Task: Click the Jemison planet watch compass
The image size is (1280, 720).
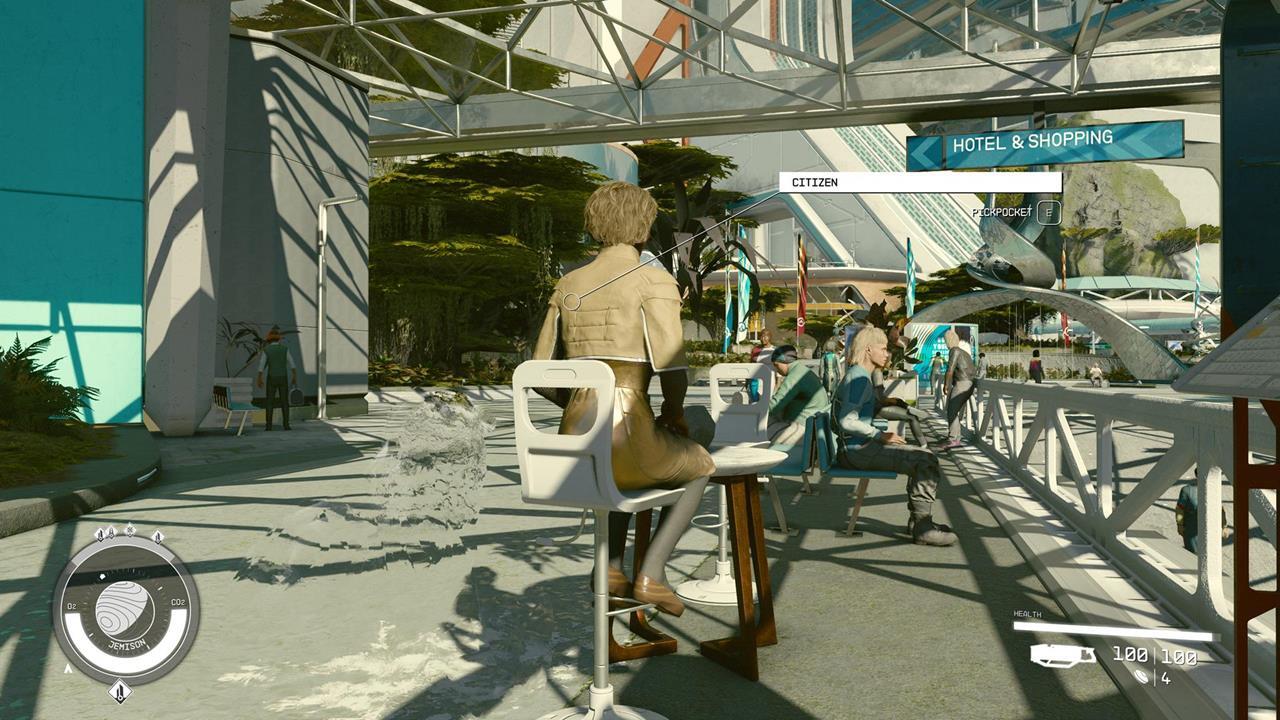Action: tap(125, 608)
